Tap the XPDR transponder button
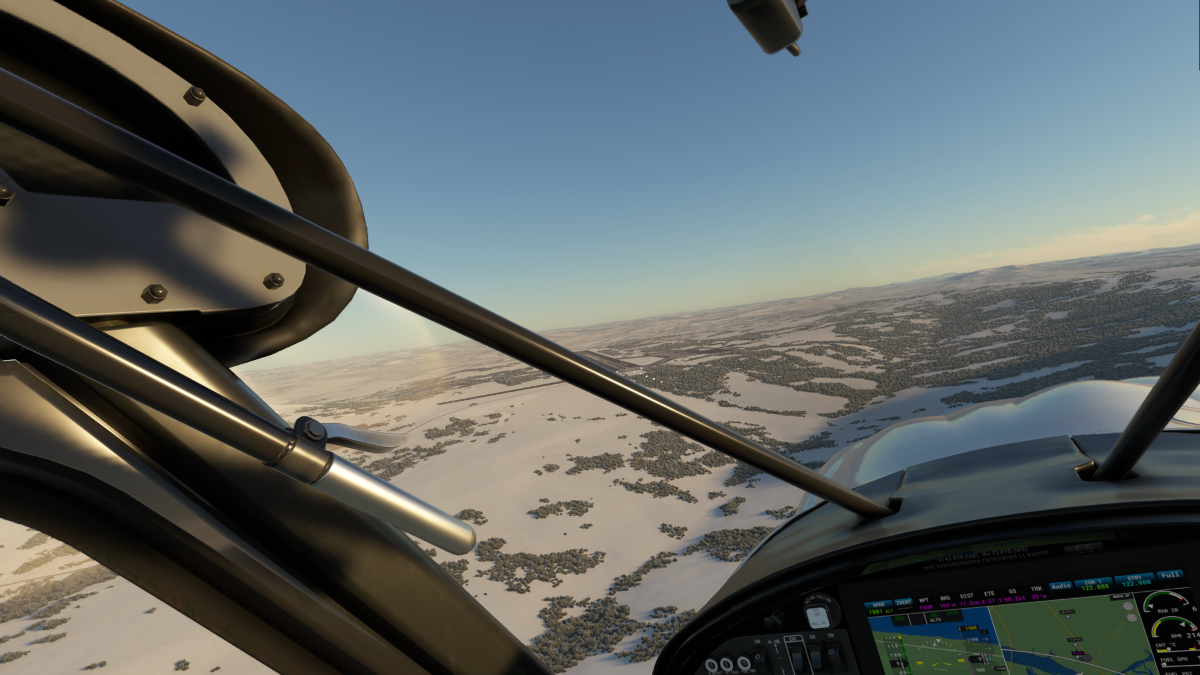1200x675 pixels. (878, 604)
